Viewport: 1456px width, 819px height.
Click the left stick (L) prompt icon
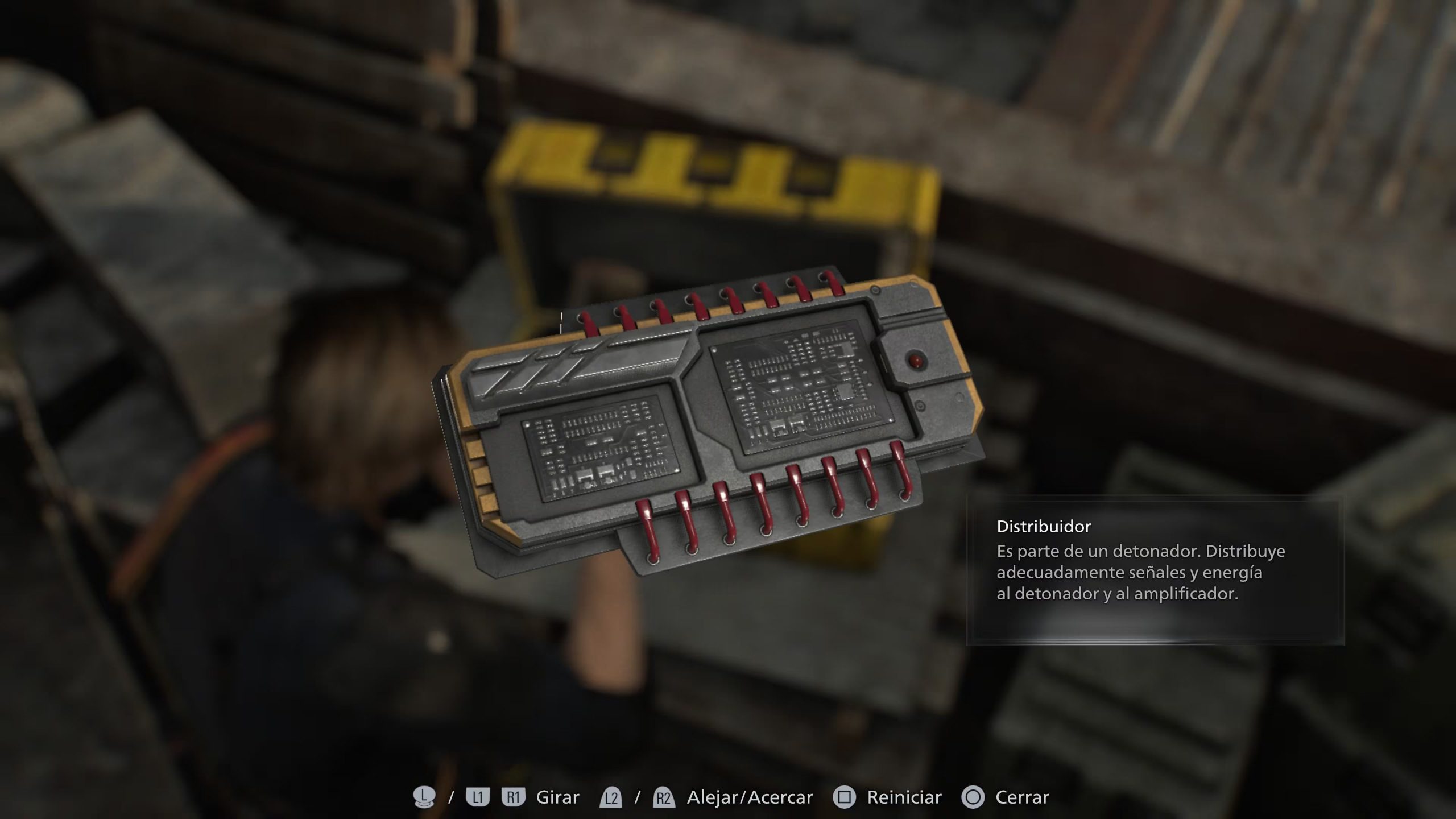click(x=424, y=796)
